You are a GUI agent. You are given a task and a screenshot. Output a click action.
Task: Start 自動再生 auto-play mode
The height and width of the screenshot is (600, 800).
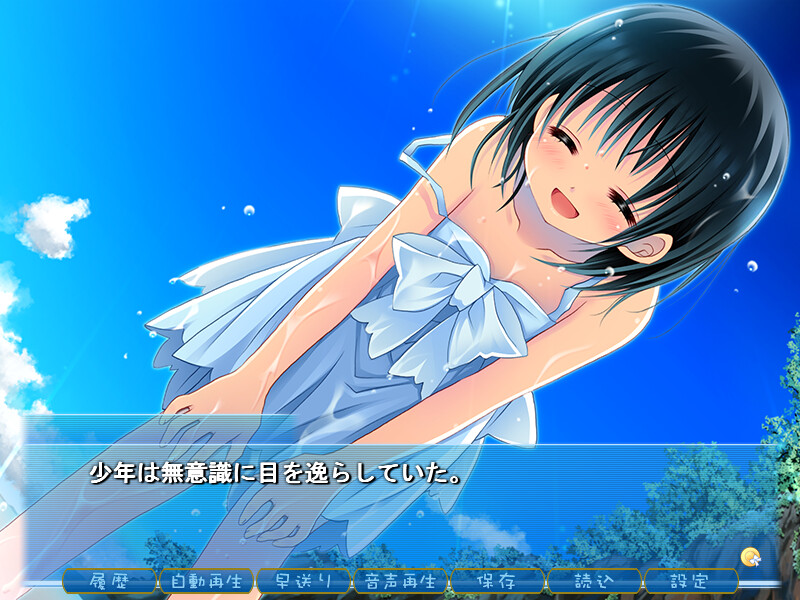point(207,580)
